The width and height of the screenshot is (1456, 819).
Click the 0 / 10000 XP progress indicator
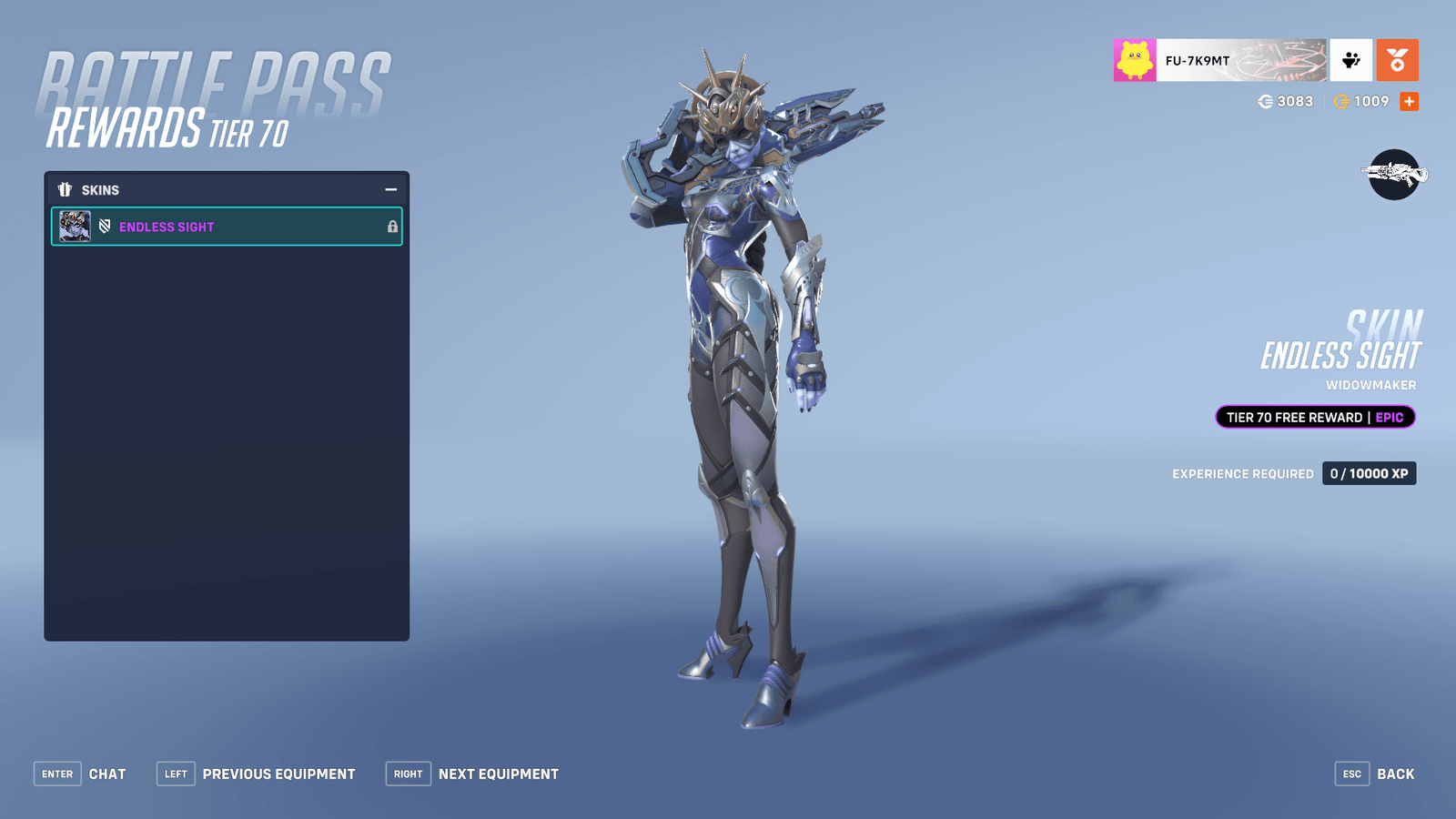click(x=1369, y=473)
